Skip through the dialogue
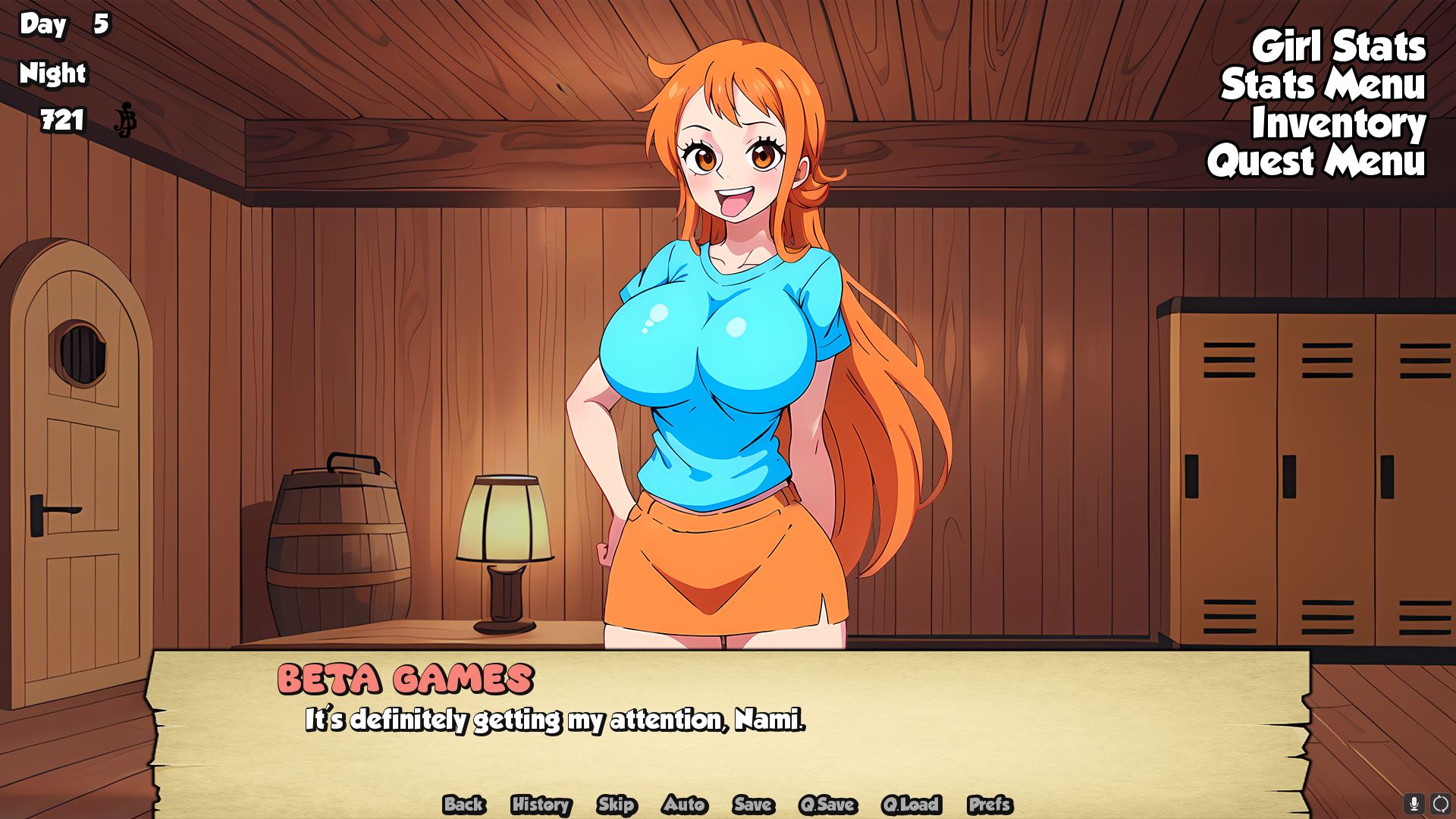Screen dimensions: 1456x819 [616, 805]
